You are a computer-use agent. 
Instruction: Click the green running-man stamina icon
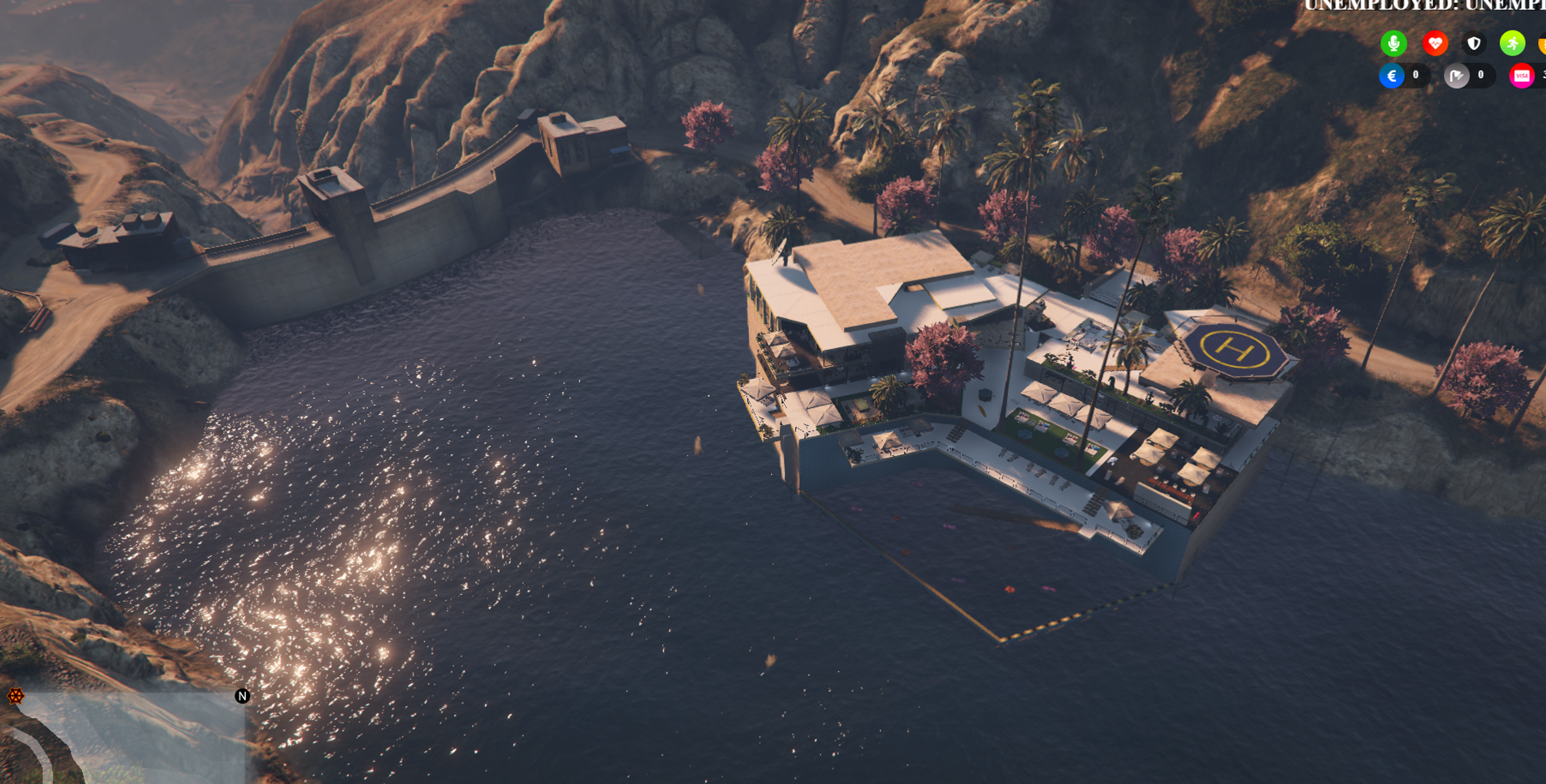[1512, 43]
